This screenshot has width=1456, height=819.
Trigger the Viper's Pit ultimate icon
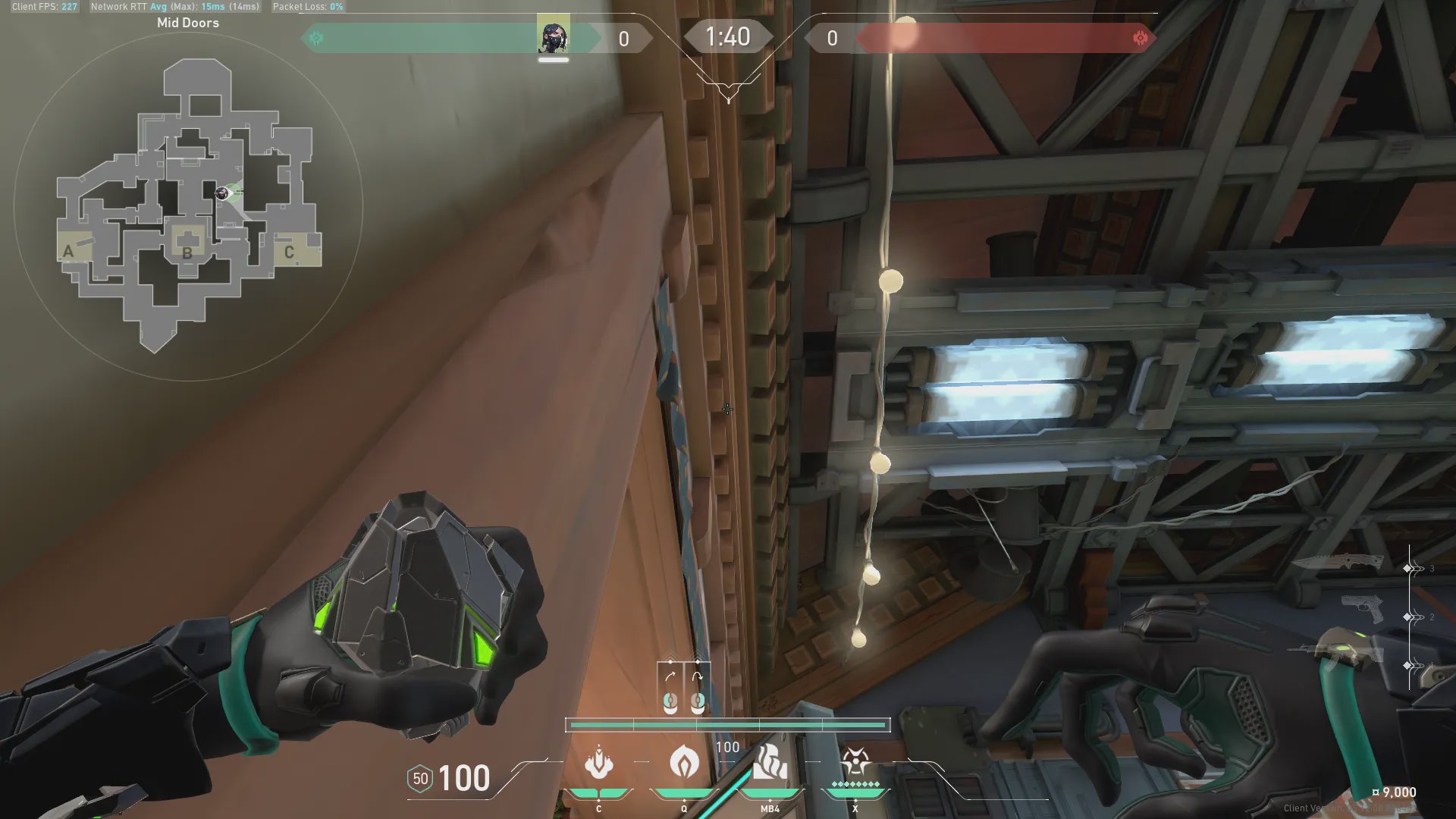855,762
